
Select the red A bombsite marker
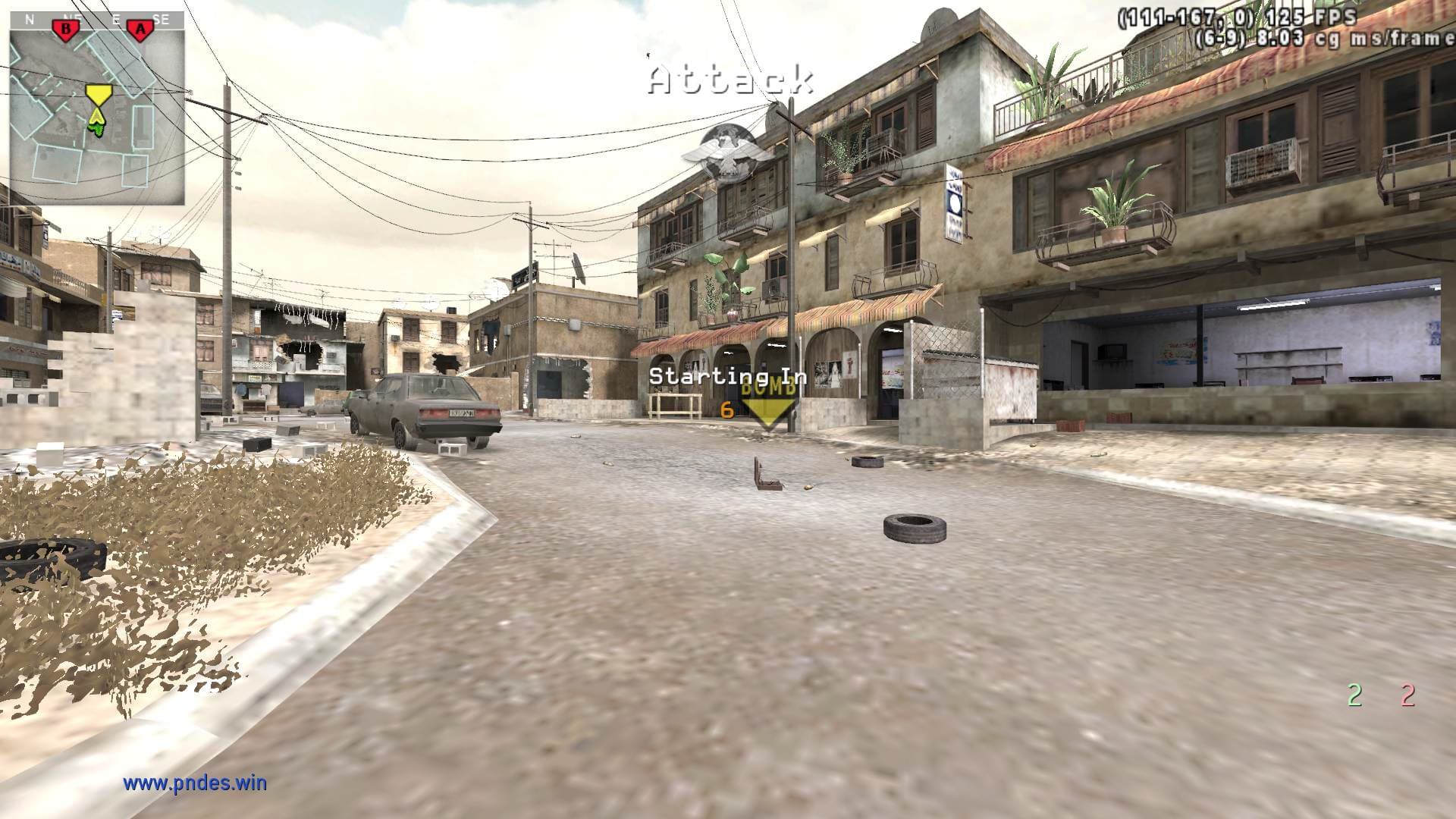point(140,30)
